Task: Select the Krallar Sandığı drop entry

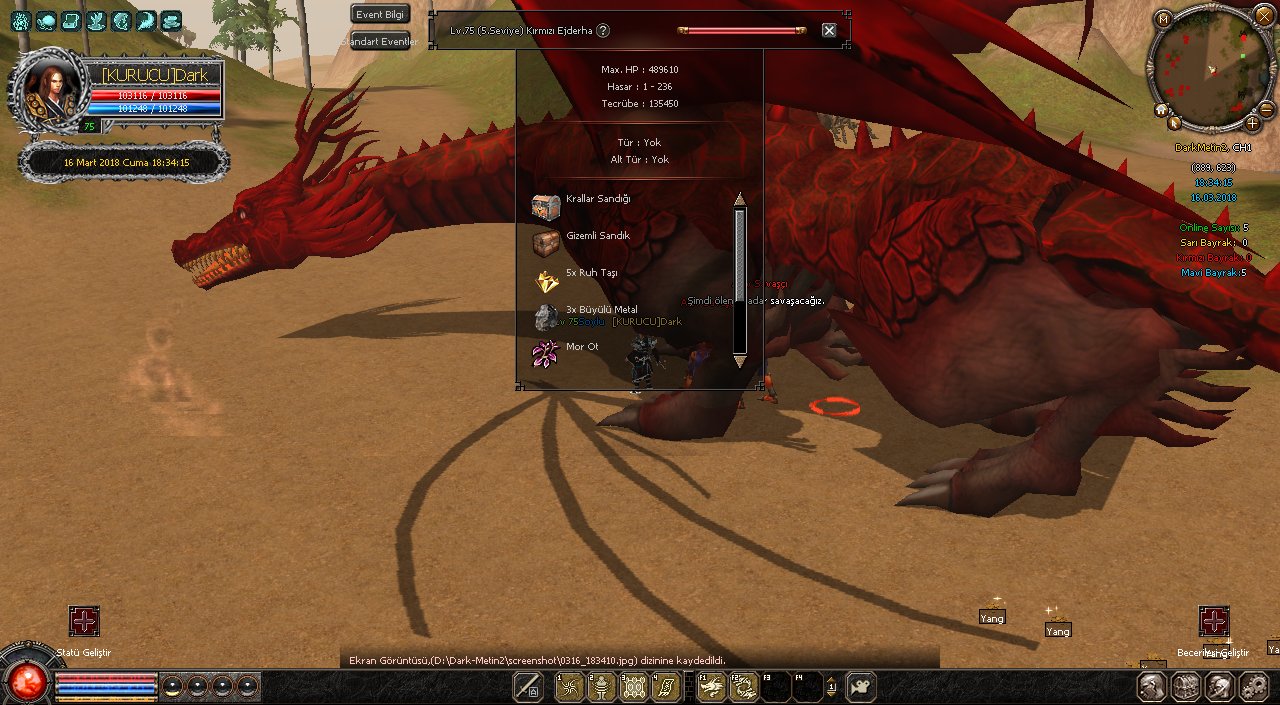Action: (597, 199)
